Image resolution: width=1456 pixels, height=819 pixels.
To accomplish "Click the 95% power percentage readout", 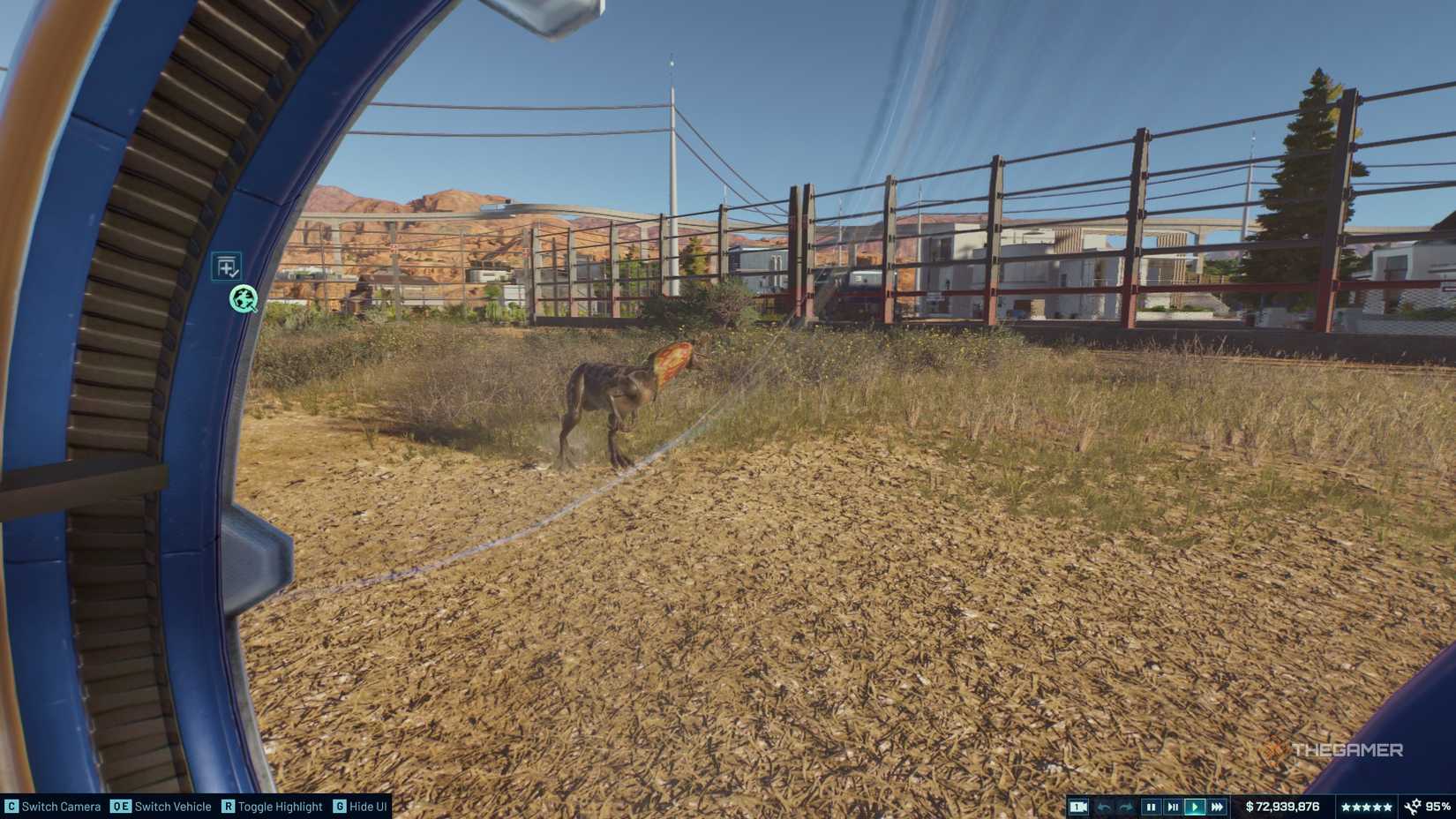I will coord(1438,806).
